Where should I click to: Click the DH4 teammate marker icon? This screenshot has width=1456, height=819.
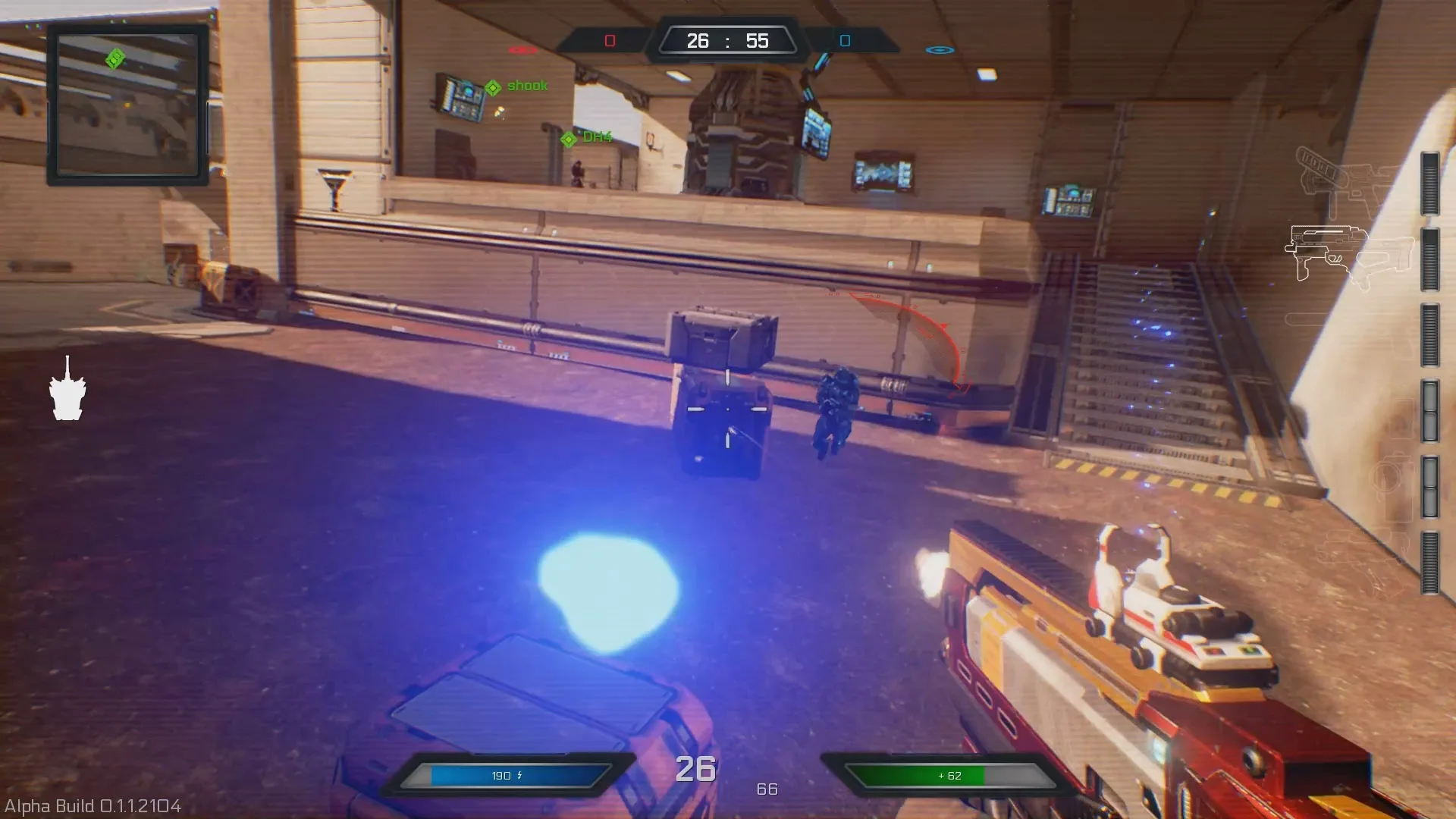[567, 138]
